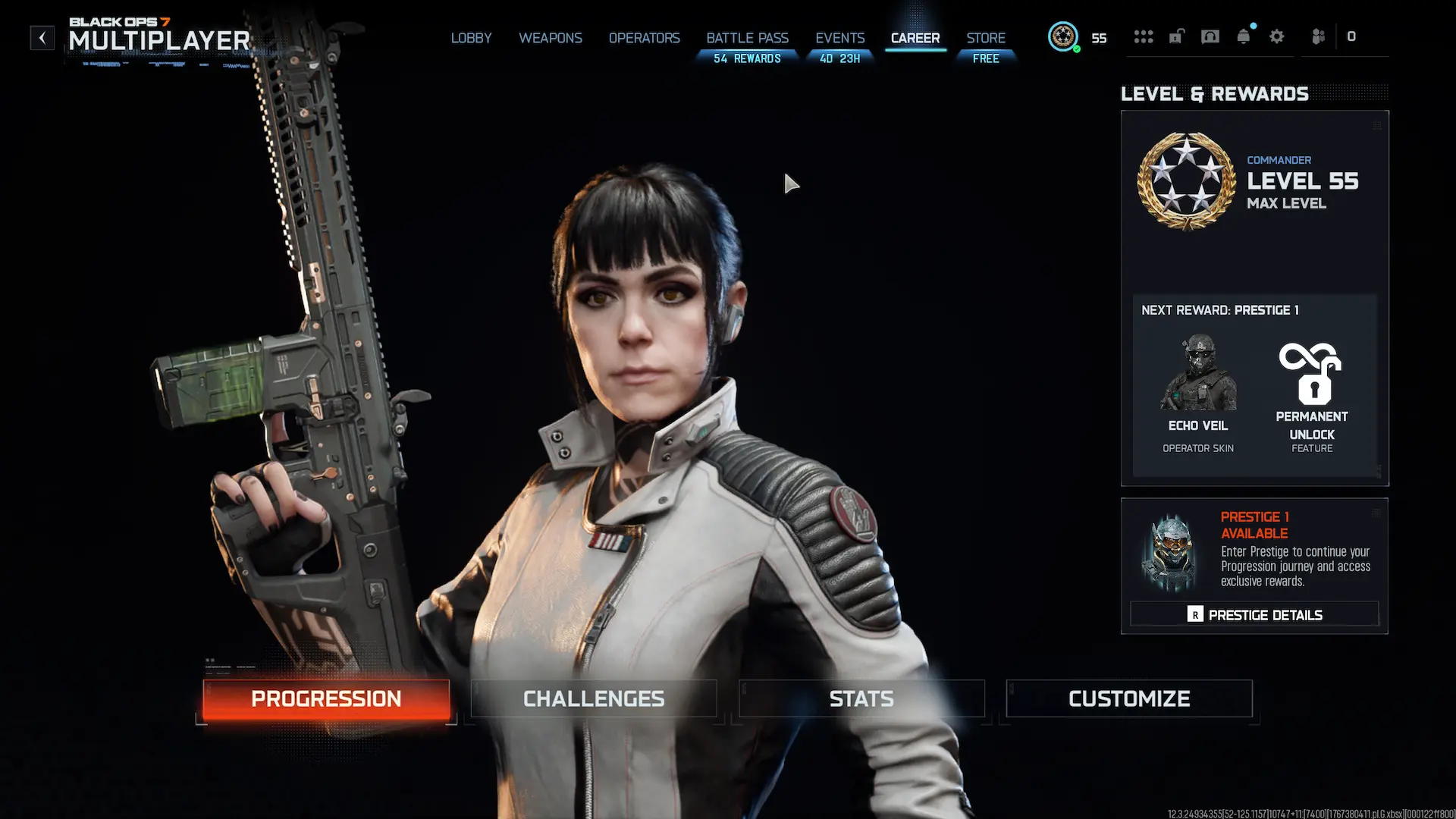Switch to the Operators tab

pyautogui.click(x=644, y=38)
